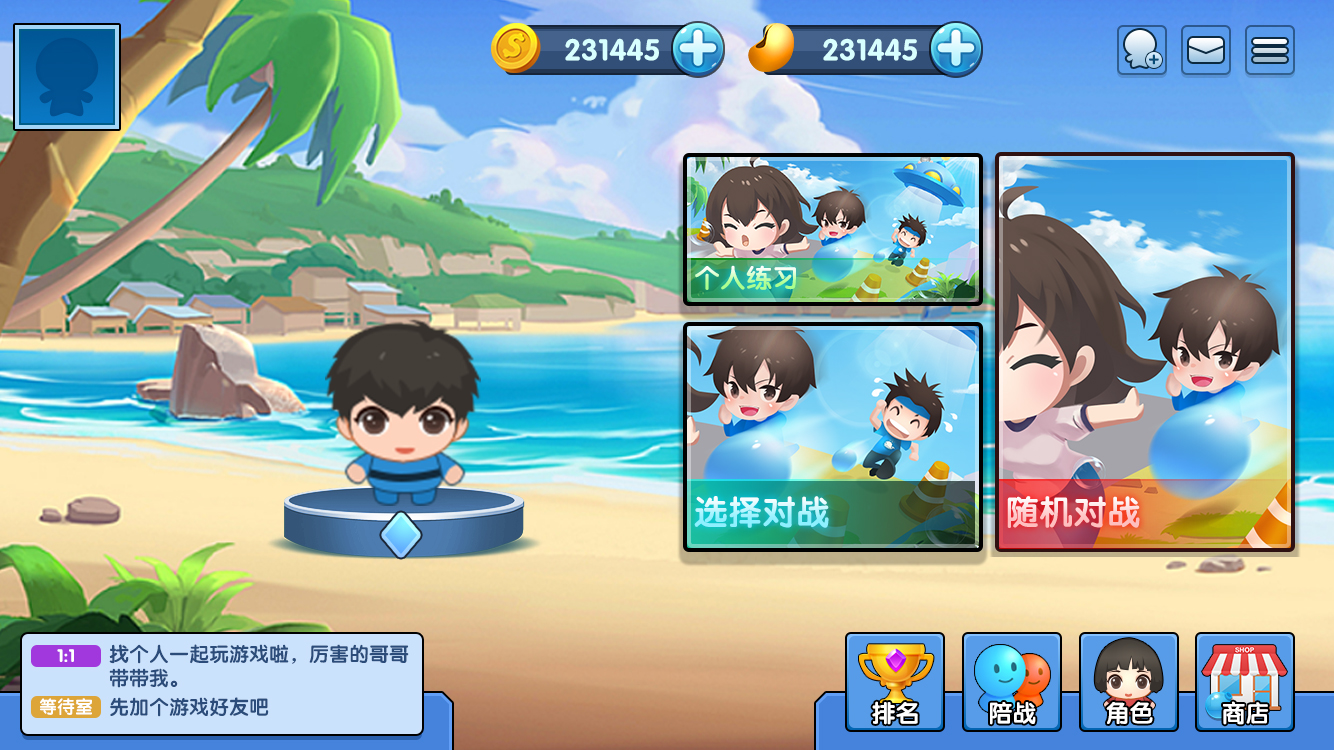Open the 选择对战 choose battle card
The image size is (1334, 750).
[x=831, y=440]
